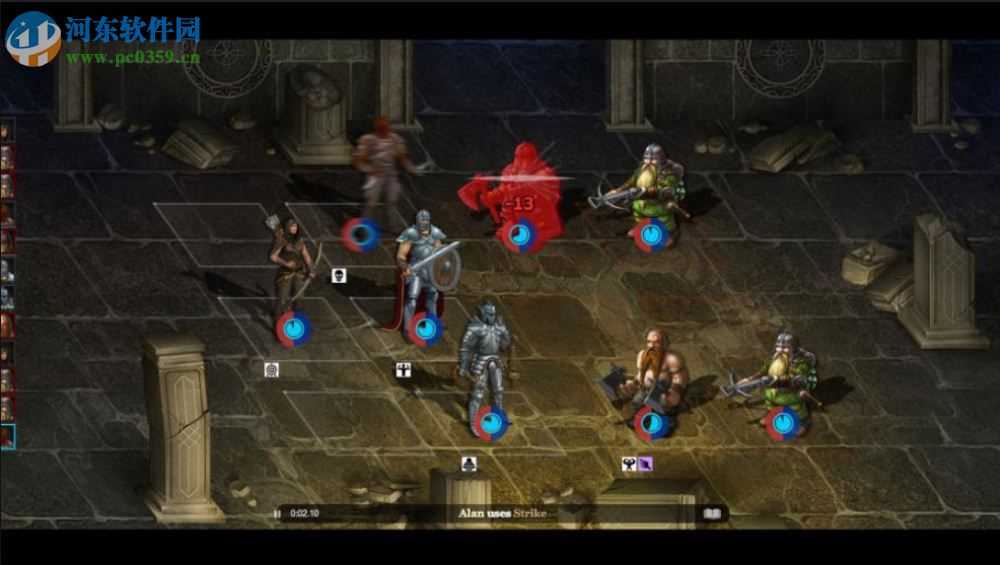The height and width of the screenshot is (565, 1000).
Task: Select the cyan-highlighted portrait in turn order
Action: (7, 436)
